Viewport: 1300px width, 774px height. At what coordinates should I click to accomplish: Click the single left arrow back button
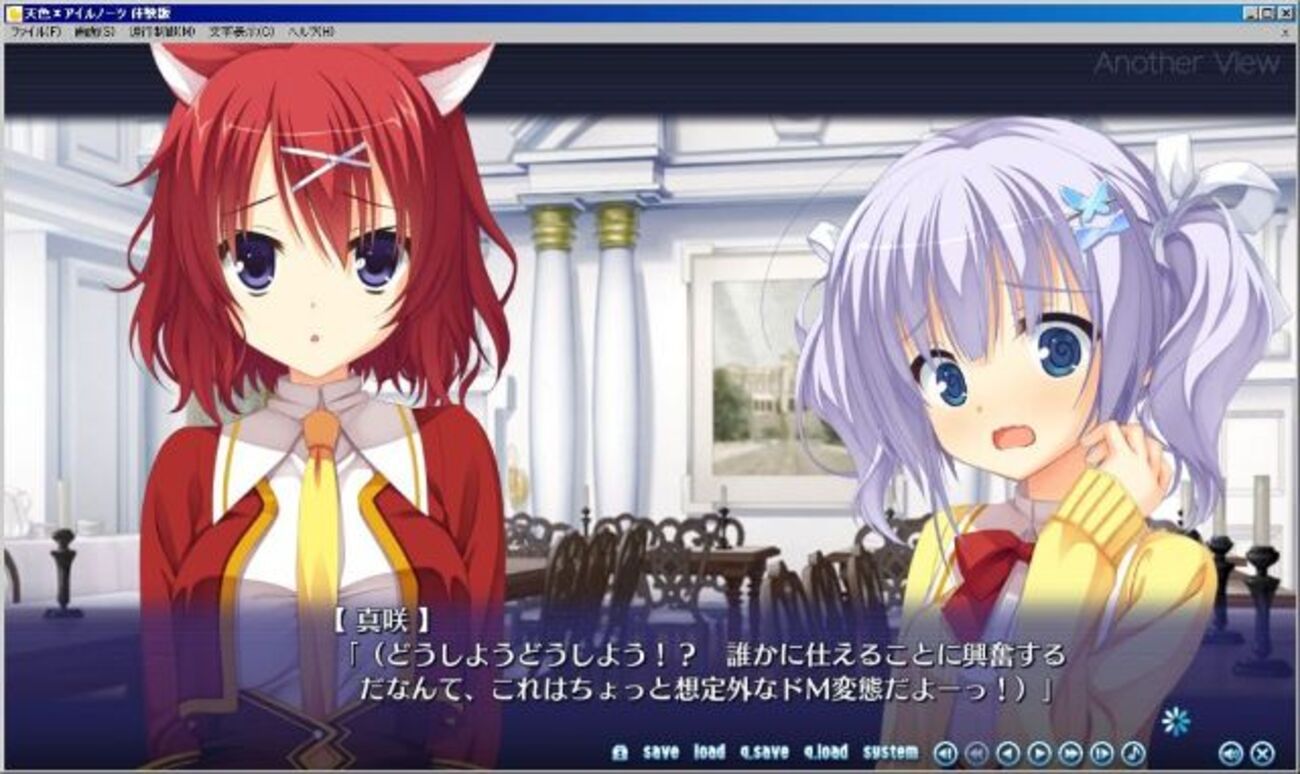click(1008, 753)
